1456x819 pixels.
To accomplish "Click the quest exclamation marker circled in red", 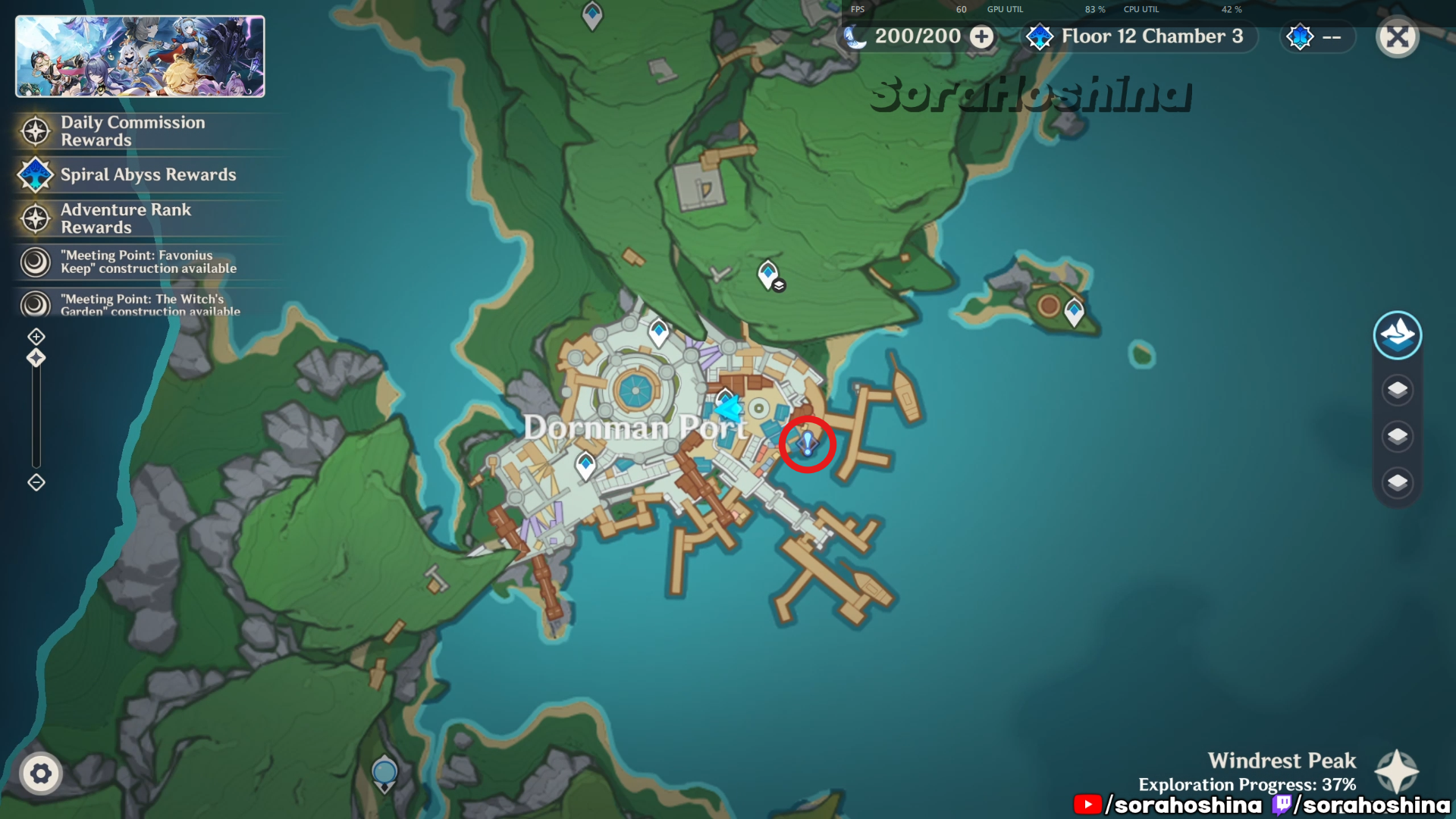I will click(x=808, y=444).
